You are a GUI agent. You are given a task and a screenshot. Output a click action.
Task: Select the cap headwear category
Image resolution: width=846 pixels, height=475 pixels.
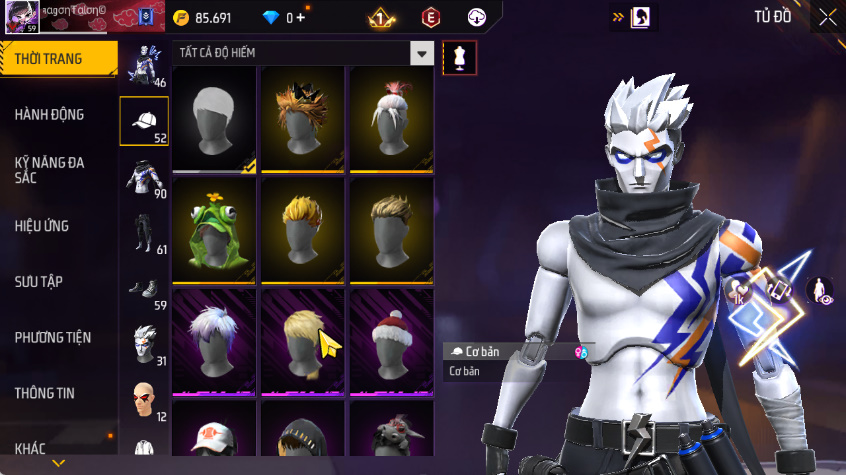click(x=144, y=122)
